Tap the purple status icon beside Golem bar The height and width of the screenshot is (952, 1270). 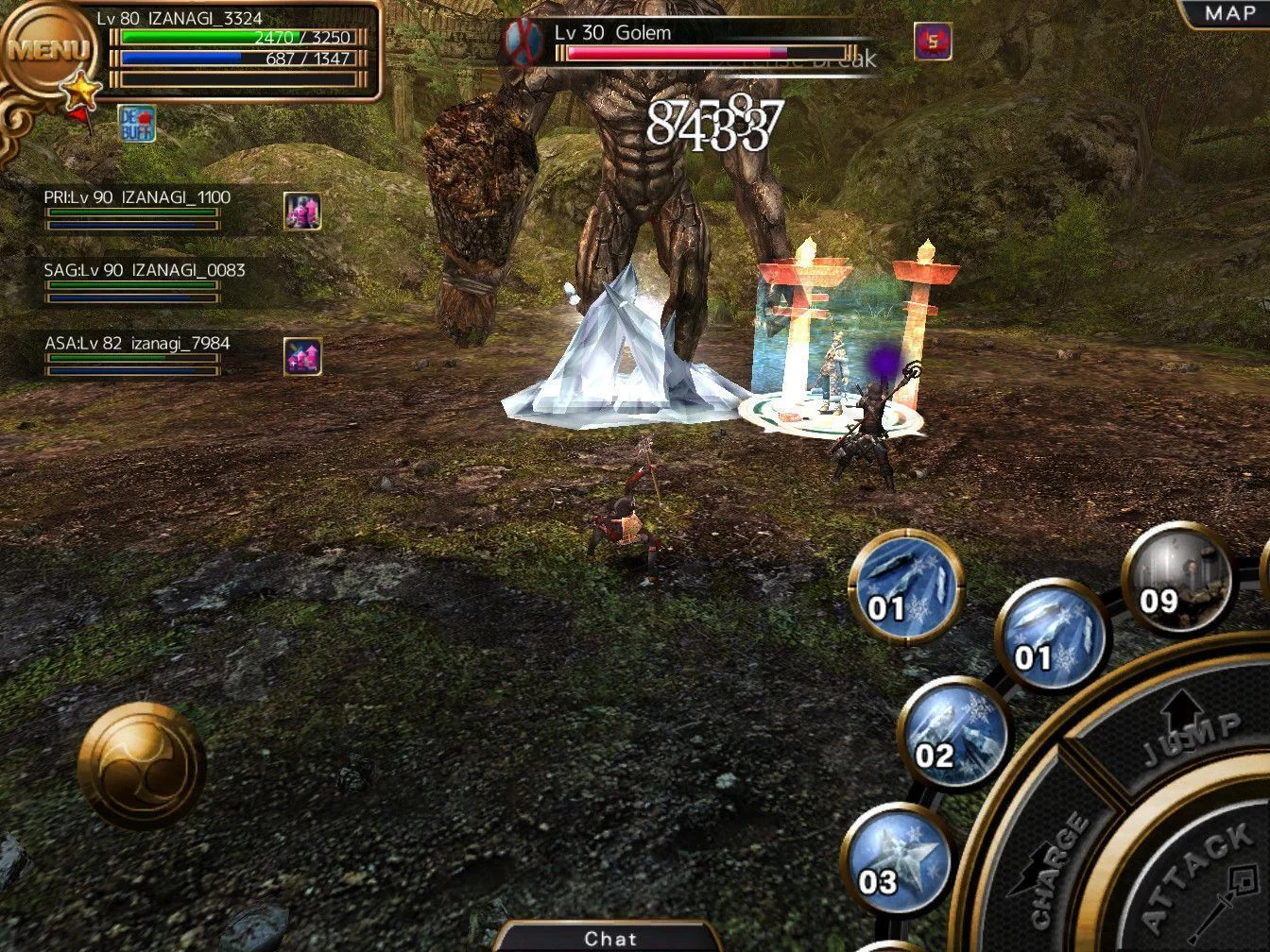pos(933,41)
